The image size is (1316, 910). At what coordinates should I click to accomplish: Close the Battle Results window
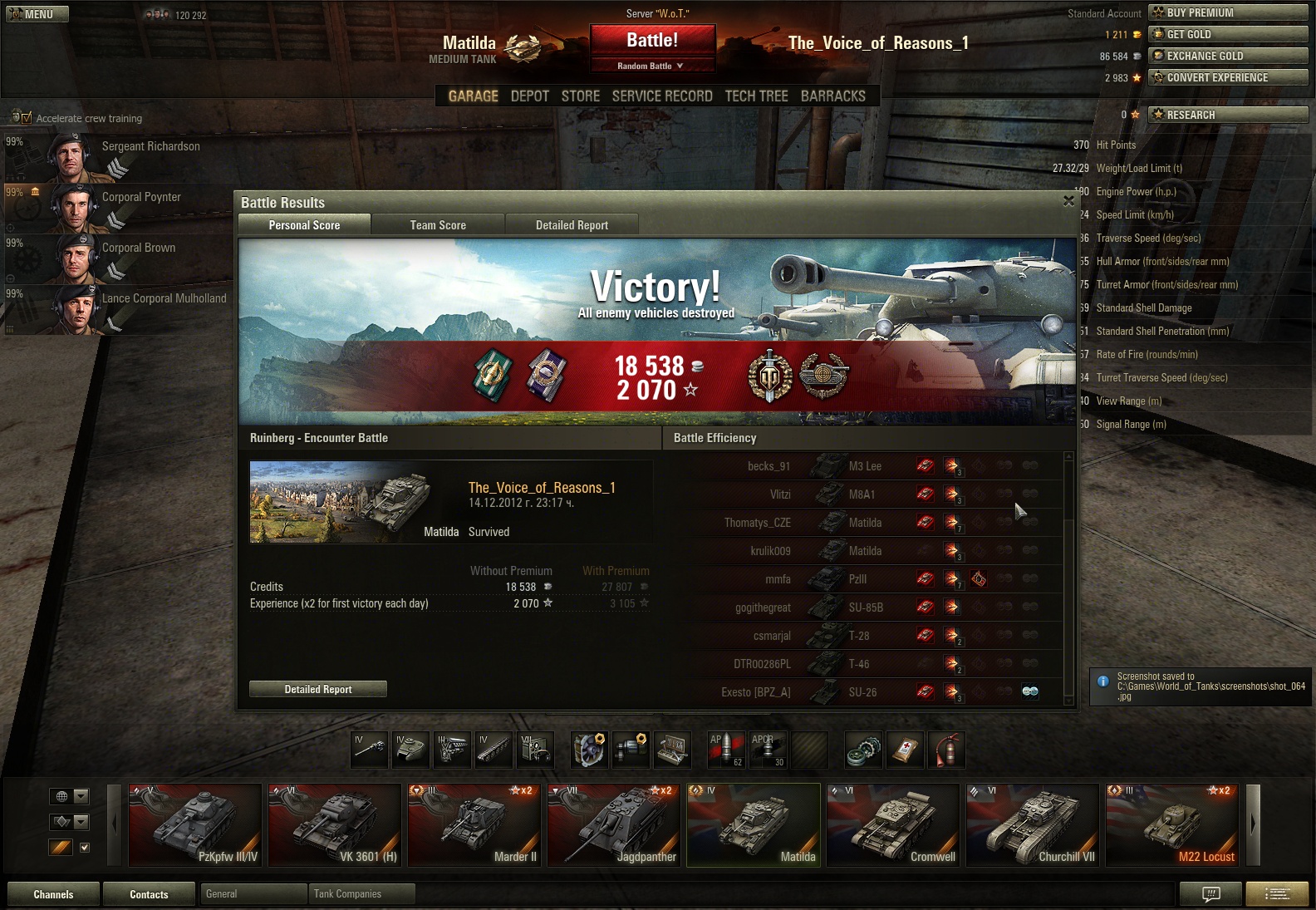click(1068, 201)
